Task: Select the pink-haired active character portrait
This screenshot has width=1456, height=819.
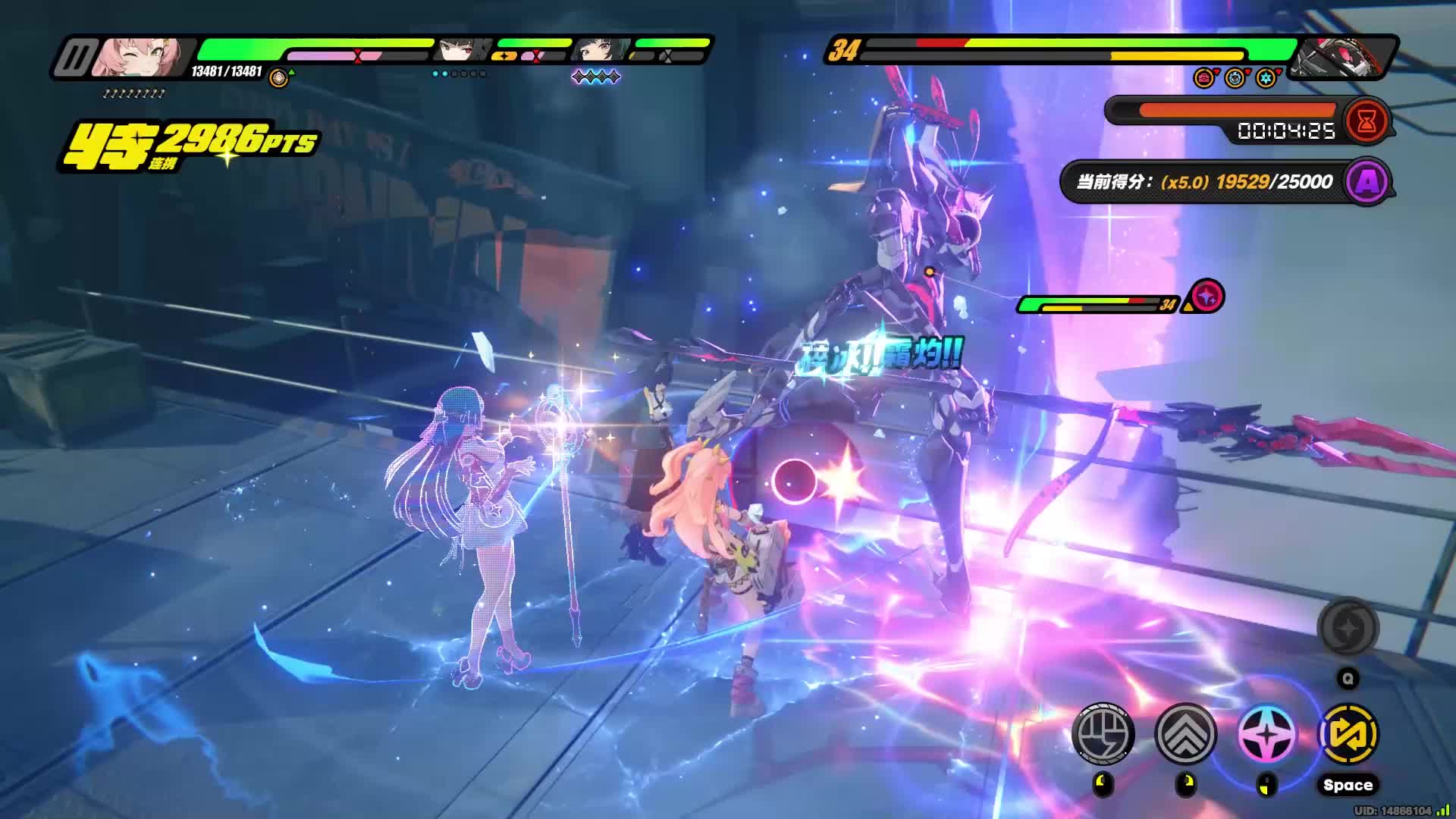Action: [x=139, y=58]
